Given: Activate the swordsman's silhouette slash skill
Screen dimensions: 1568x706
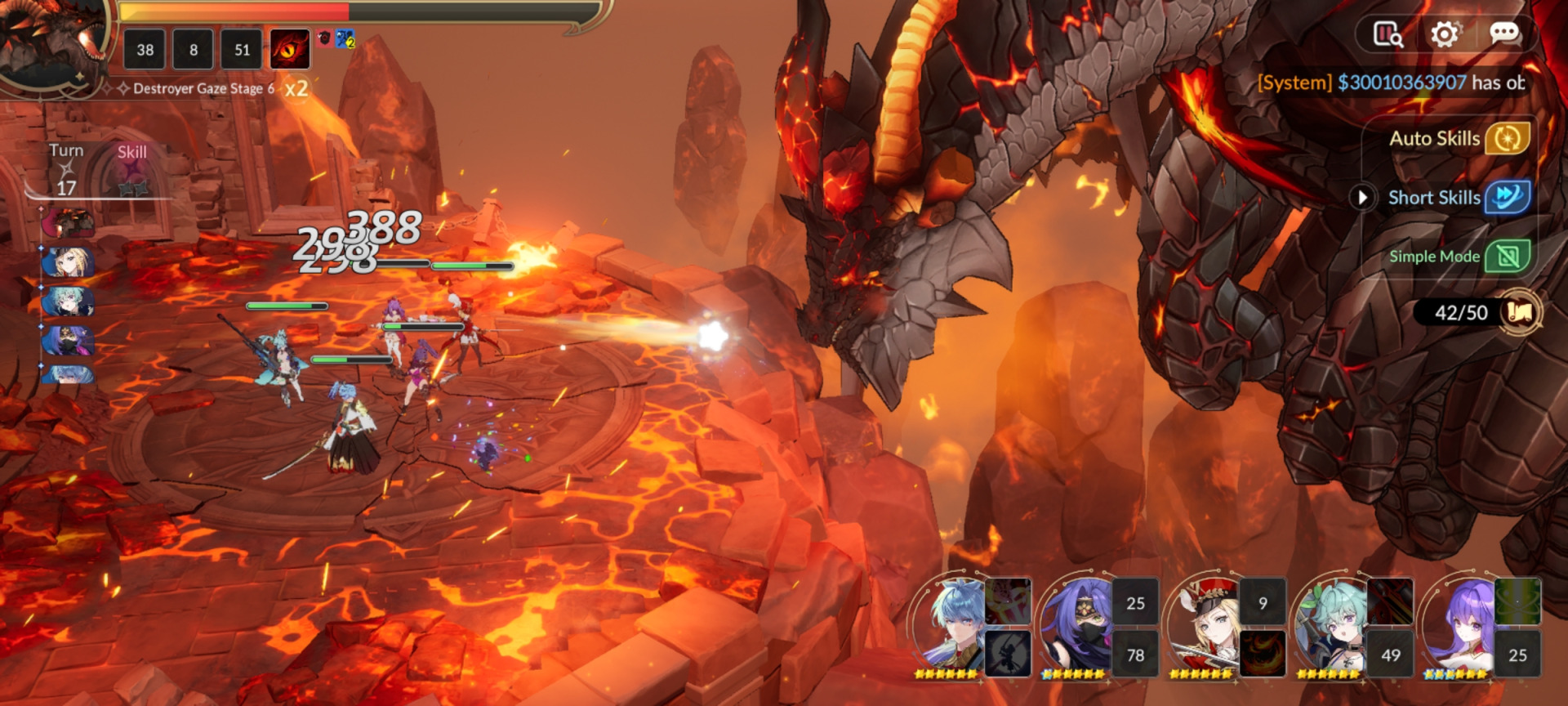Looking at the screenshot, I should 1008,655.
